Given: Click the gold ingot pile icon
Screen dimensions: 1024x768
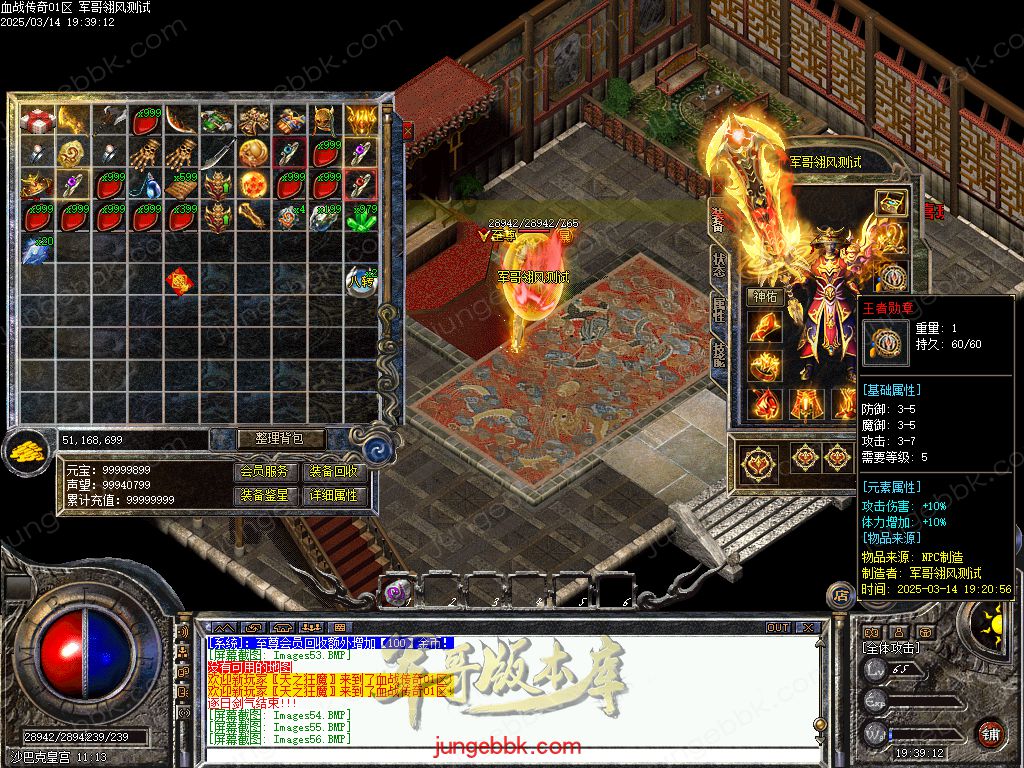Looking at the screenshot, I should coord(27,453).
